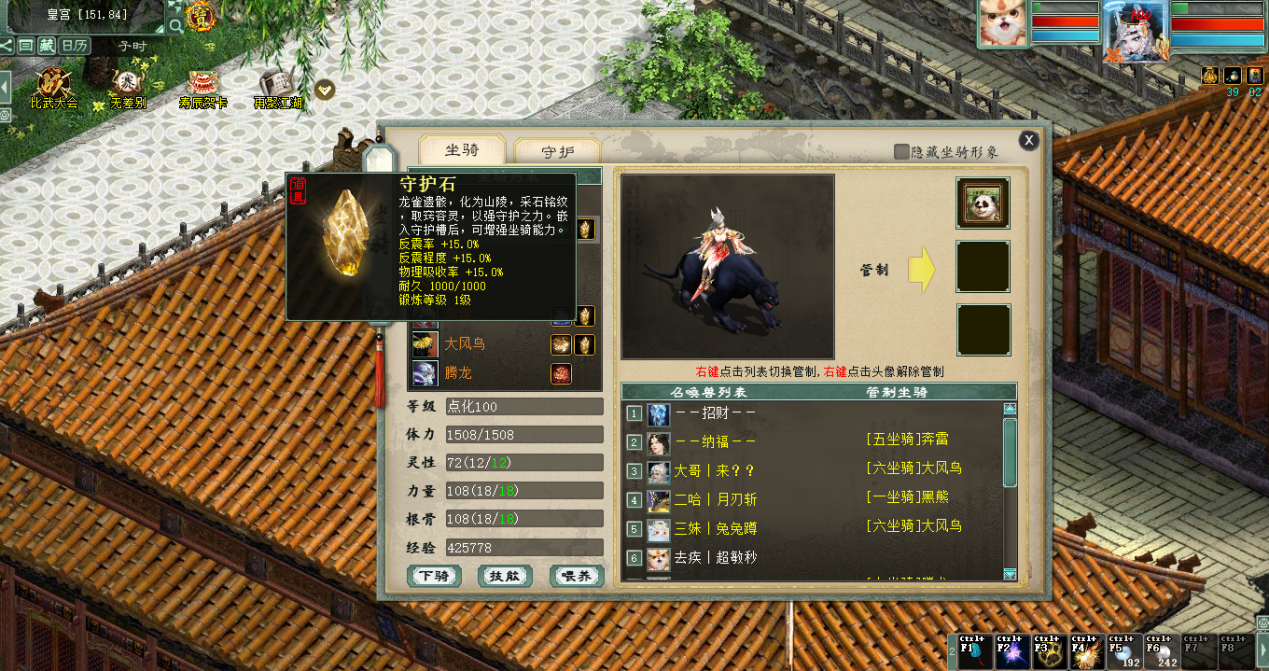The image size is (1269, 671).
Task: Click the 下骑 dismount button
Action: click(x=434, y=576)
